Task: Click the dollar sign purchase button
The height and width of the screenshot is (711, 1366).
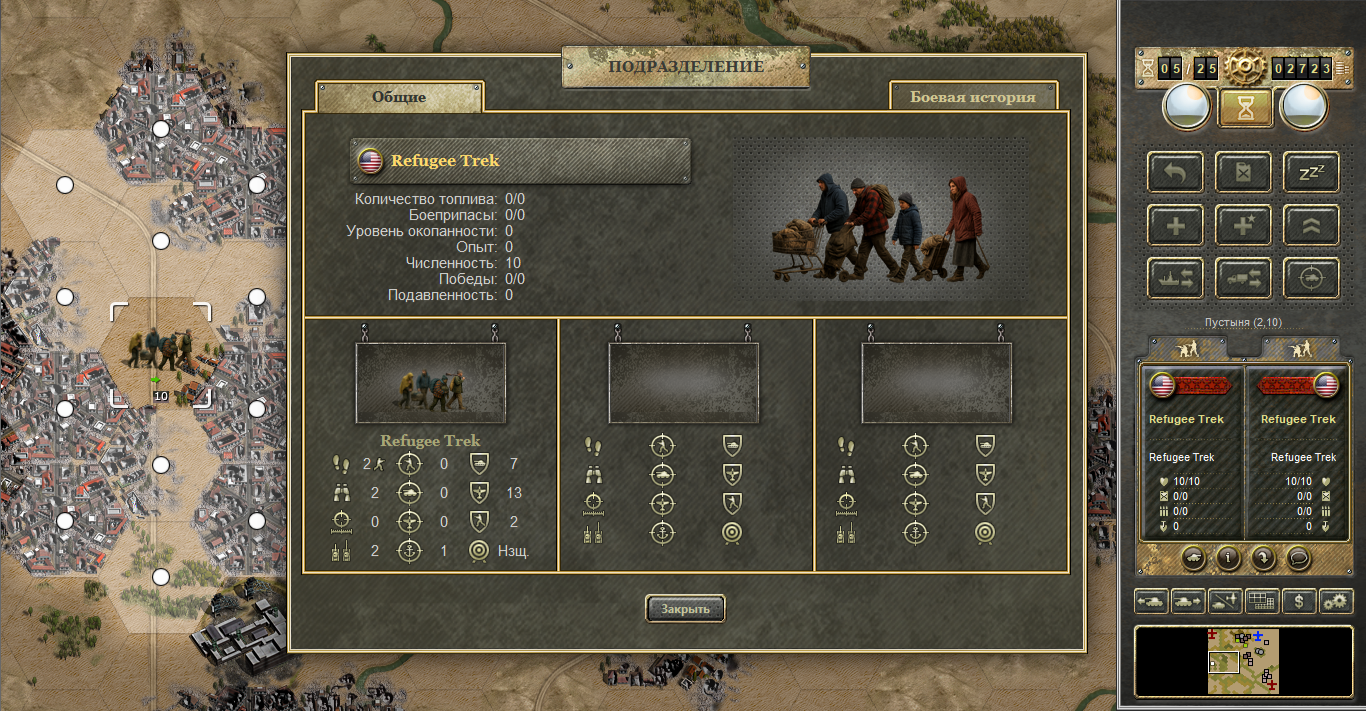Action: 1299,601
